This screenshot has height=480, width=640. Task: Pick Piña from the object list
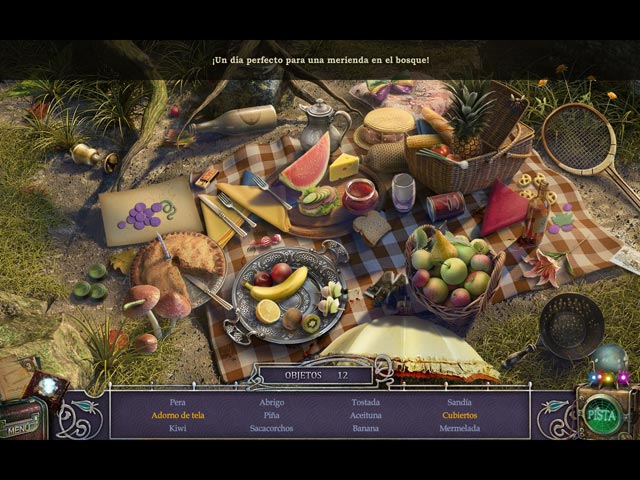point(271,415)
